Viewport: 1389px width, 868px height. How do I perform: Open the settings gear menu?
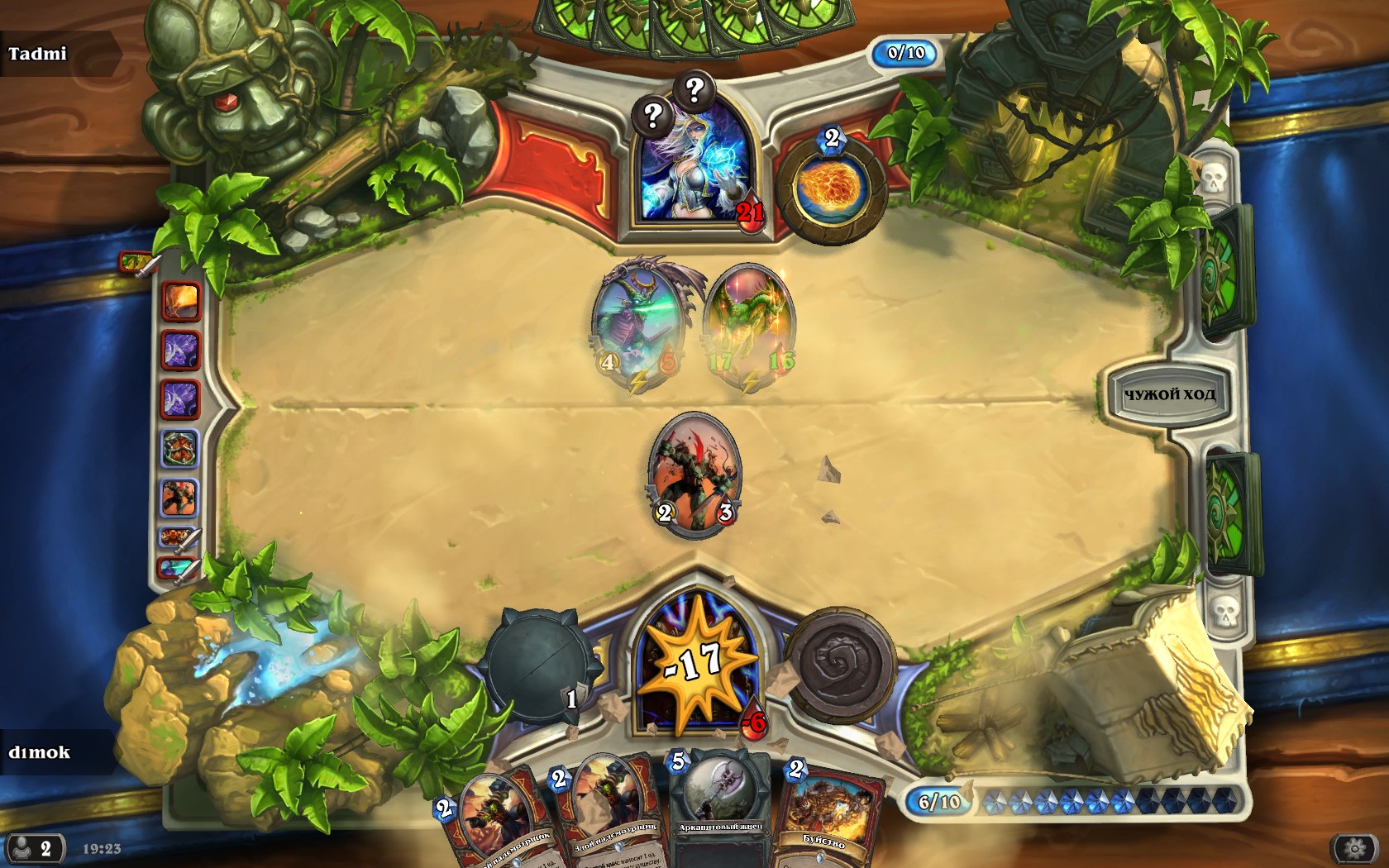coord(1353,848)
